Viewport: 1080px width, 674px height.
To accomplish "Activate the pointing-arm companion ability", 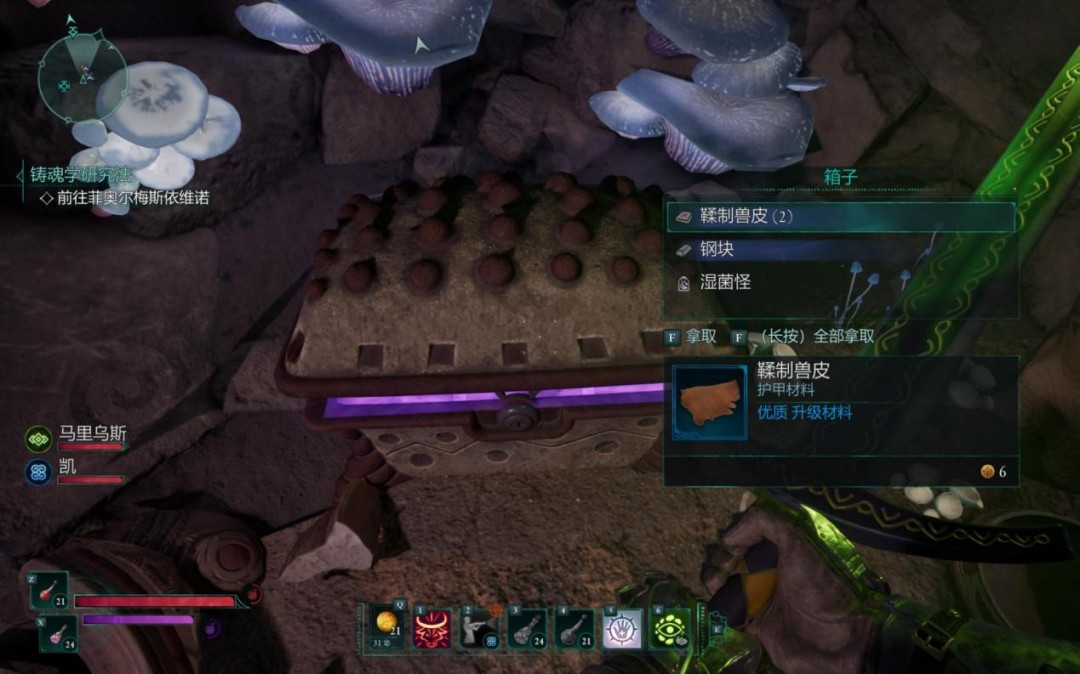I will (480, 629).
